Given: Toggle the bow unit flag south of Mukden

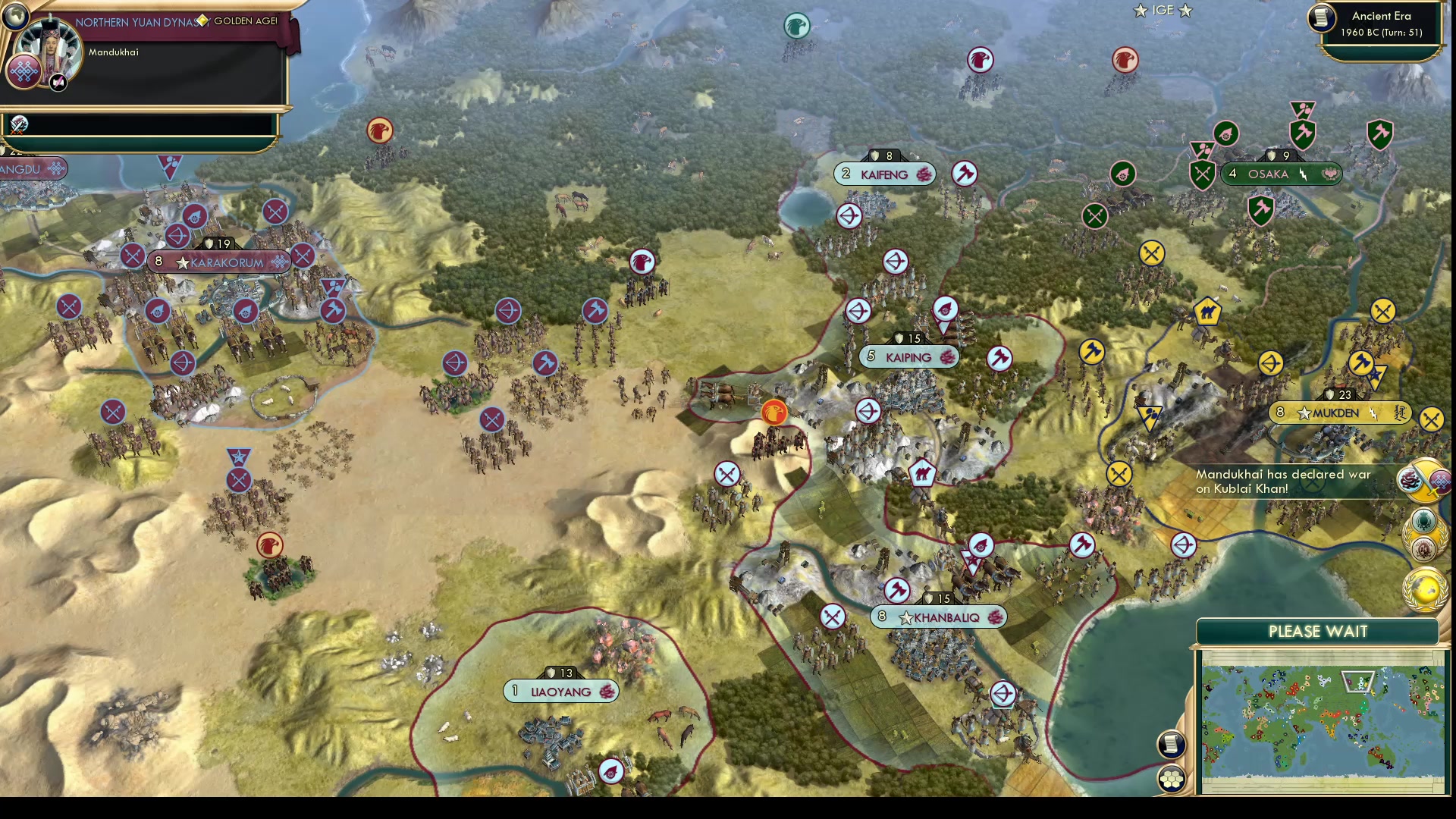Looking at the screenshot, I should [1183, 546].
